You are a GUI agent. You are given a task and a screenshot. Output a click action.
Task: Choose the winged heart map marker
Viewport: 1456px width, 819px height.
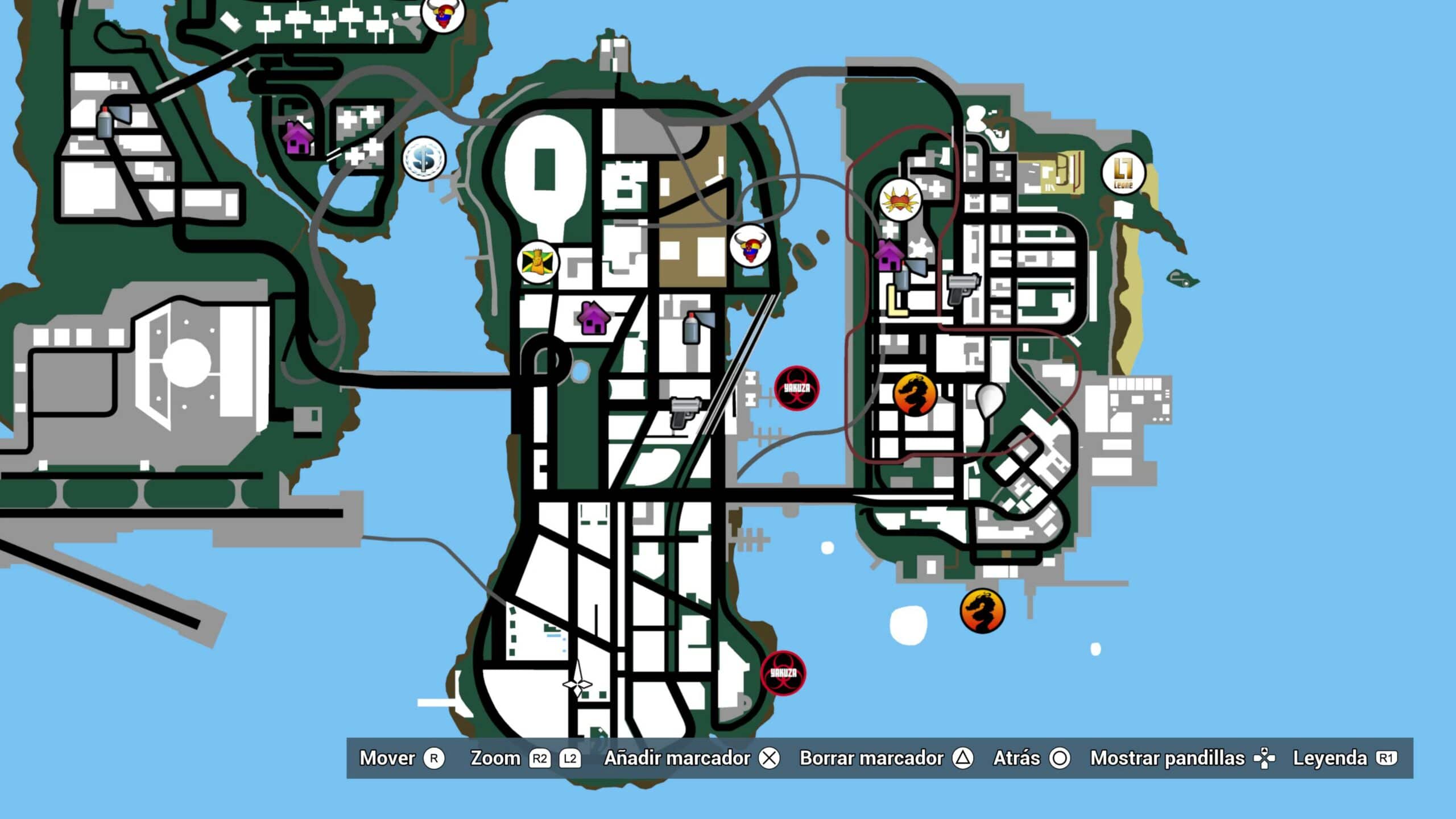(900, 200)
